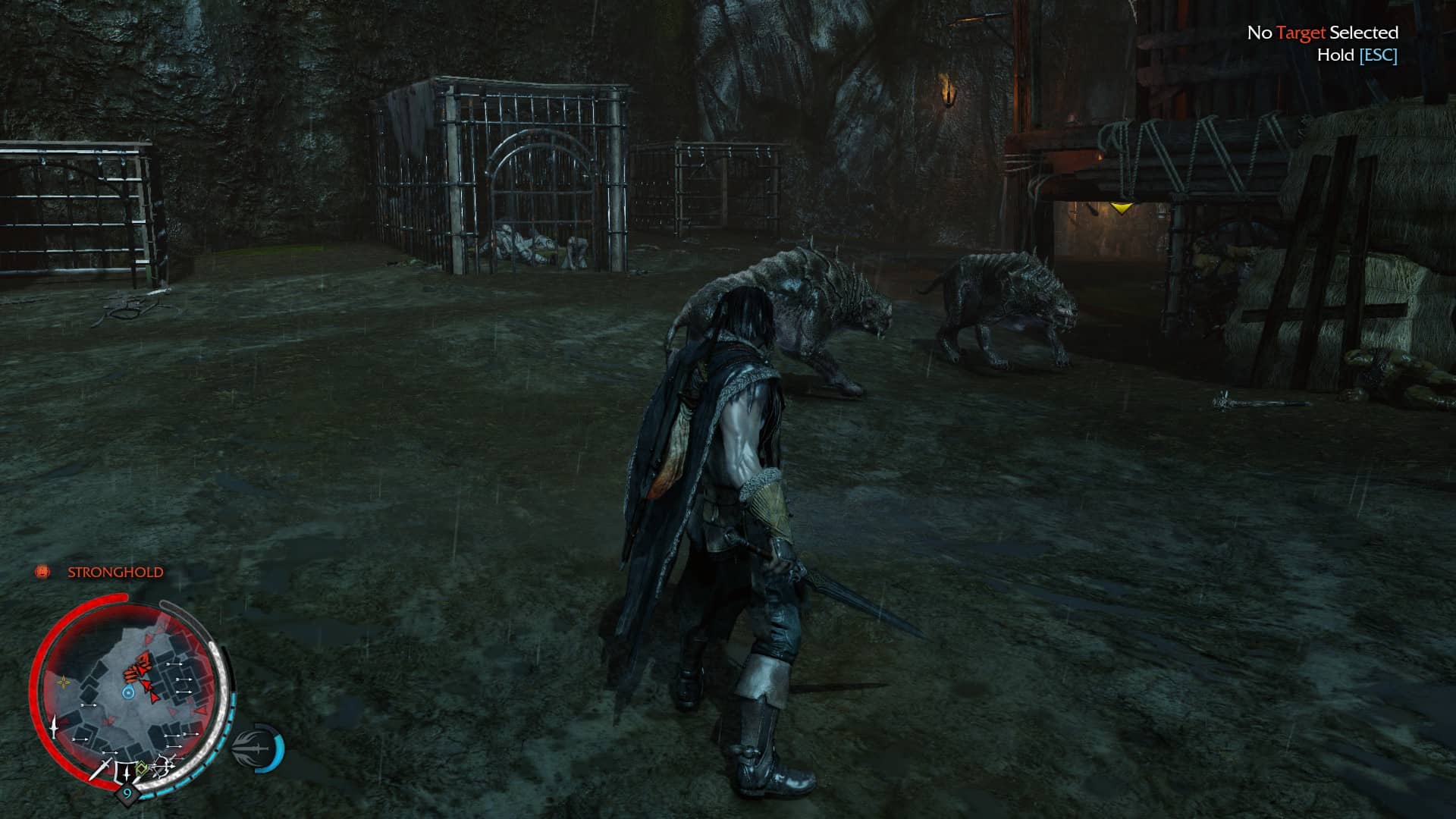
Task: Click the blue player marker on minimap
Action: 128,692
